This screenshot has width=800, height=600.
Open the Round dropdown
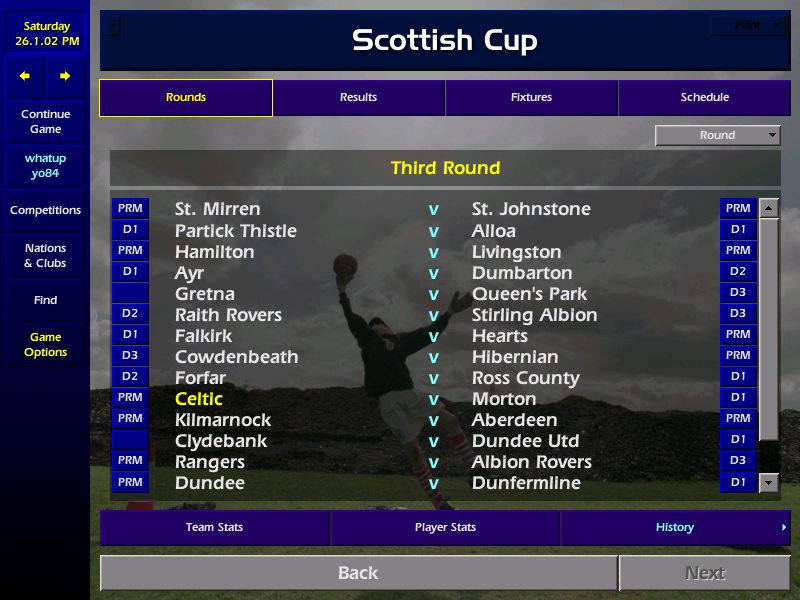[718, 135]
